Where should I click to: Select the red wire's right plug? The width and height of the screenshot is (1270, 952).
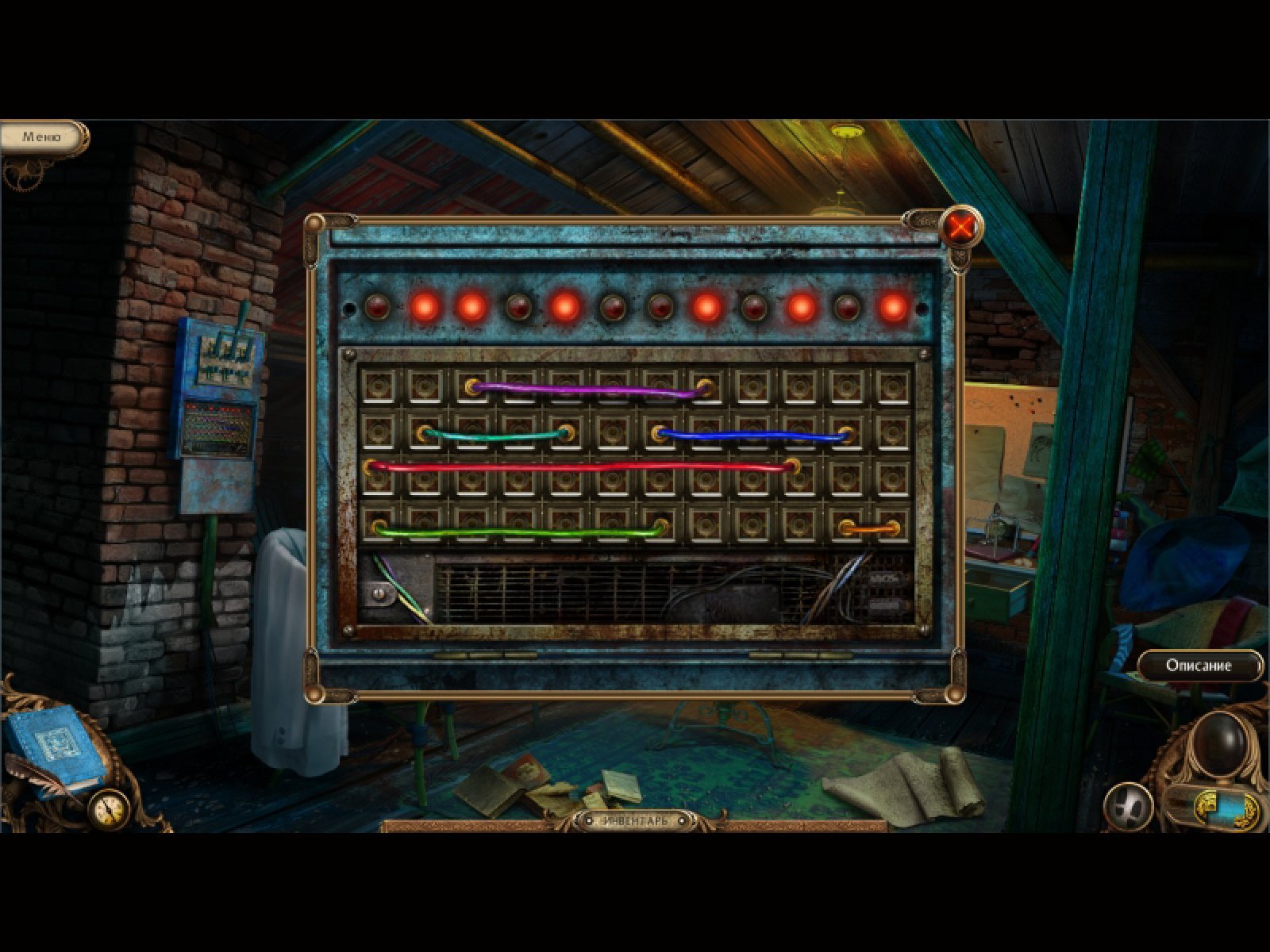(x=791, y=466)
